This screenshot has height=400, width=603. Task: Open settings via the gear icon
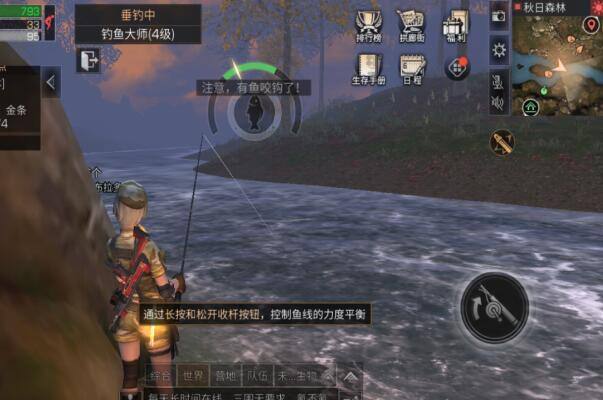coord(499,50)
